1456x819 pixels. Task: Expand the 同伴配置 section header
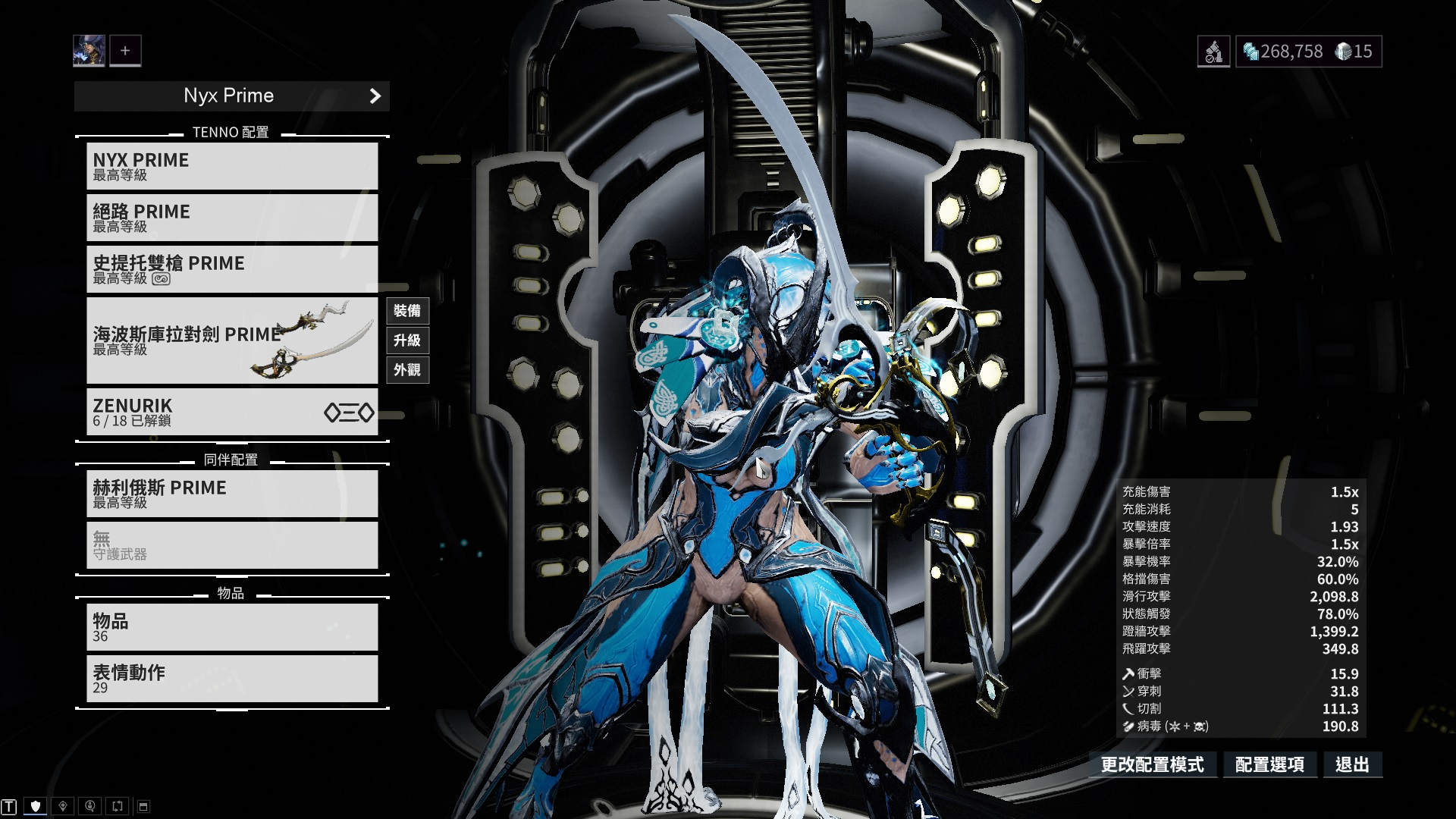(x=231, y=458)
